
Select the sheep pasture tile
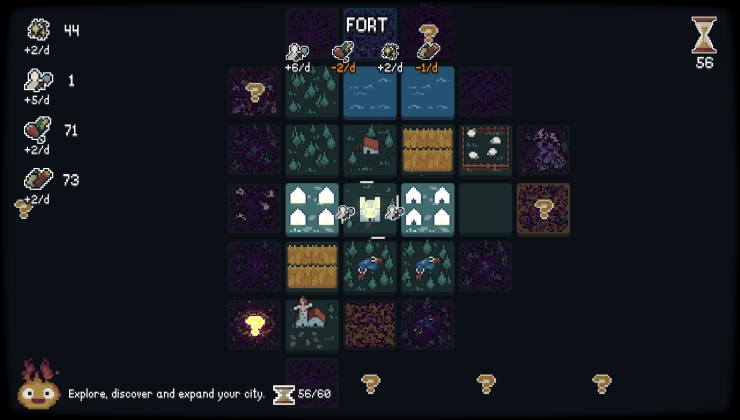(486, 150)
